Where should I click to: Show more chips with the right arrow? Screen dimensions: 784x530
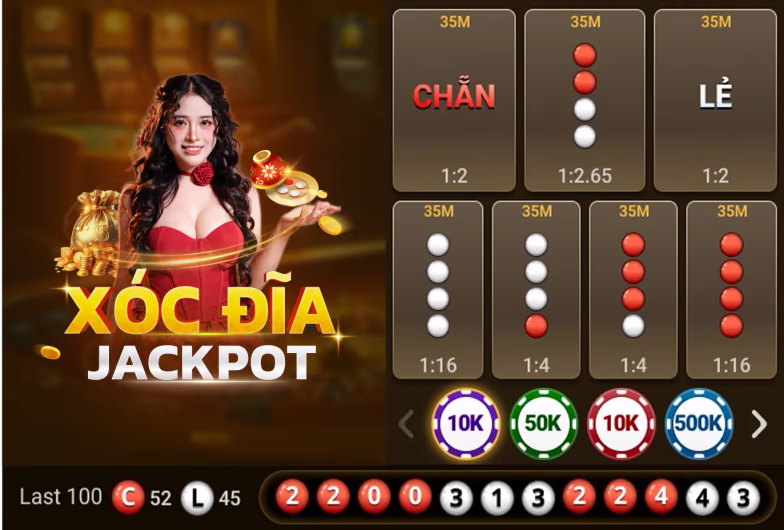[759, 424]
